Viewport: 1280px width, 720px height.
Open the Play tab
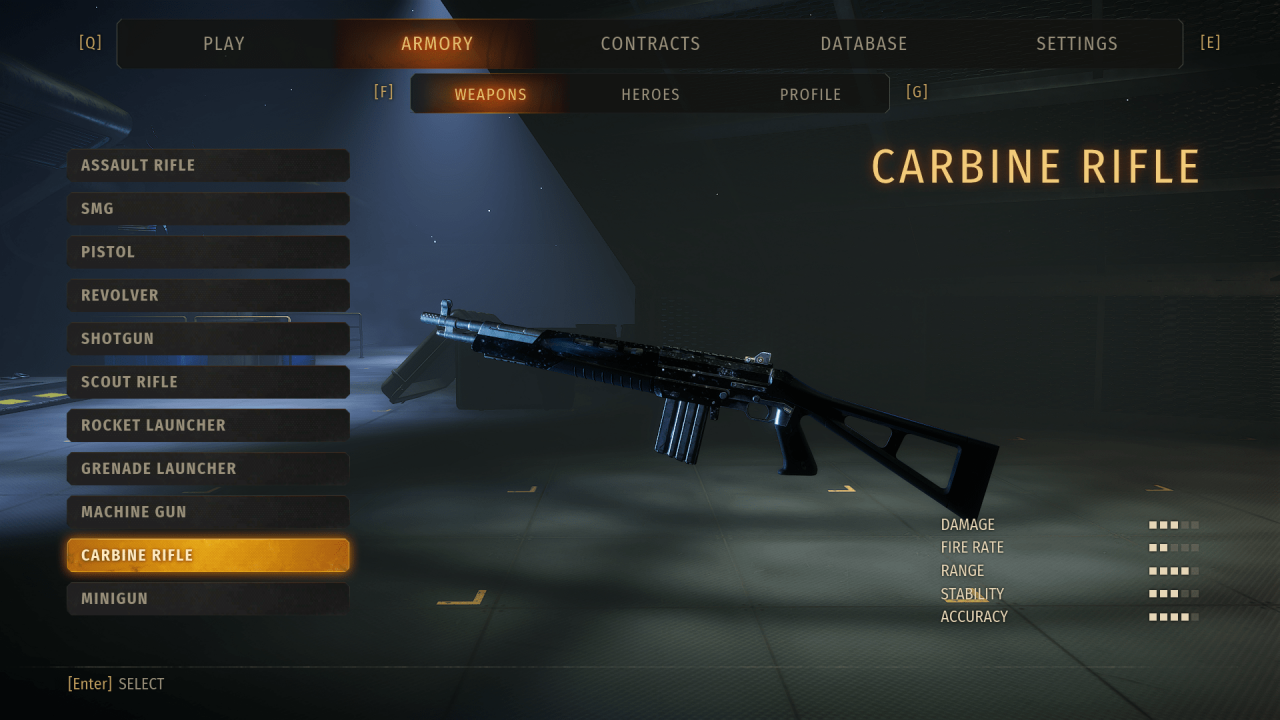pyautogui.click(x=224, y=44)
